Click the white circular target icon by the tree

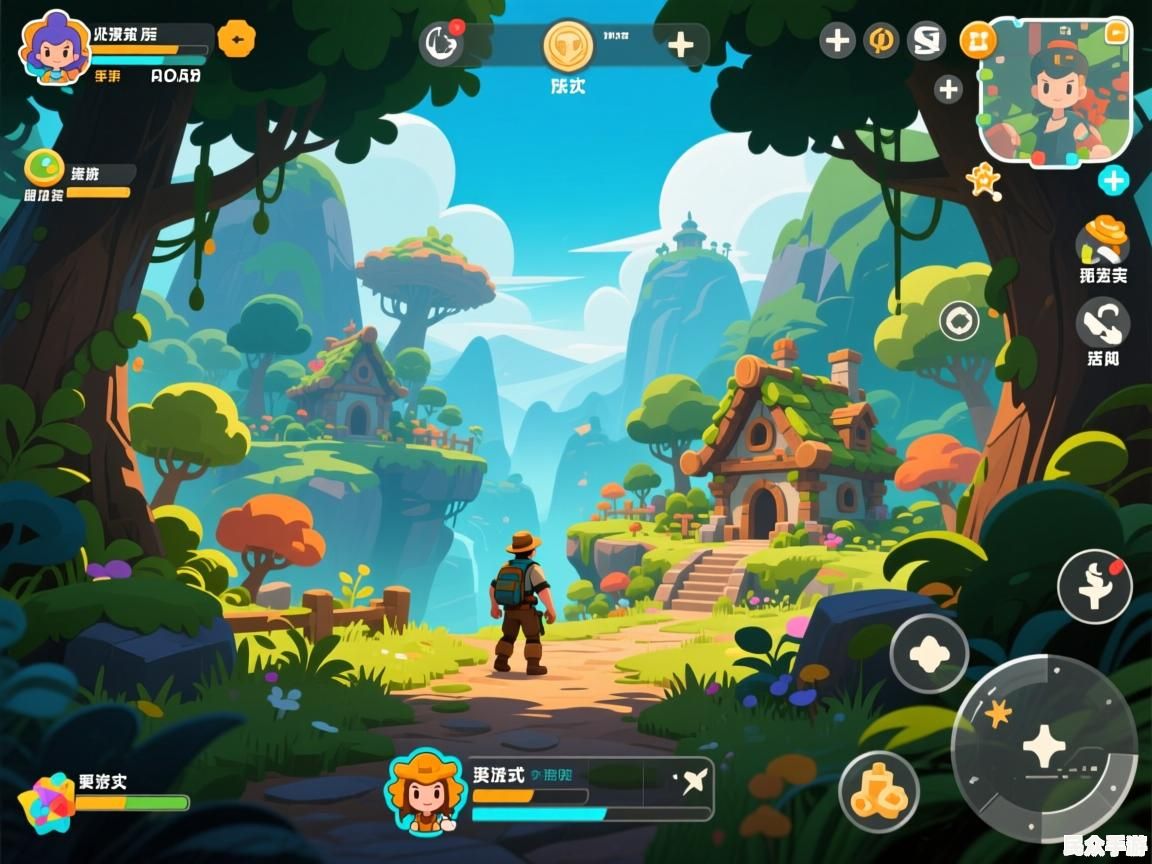[959, 321]
